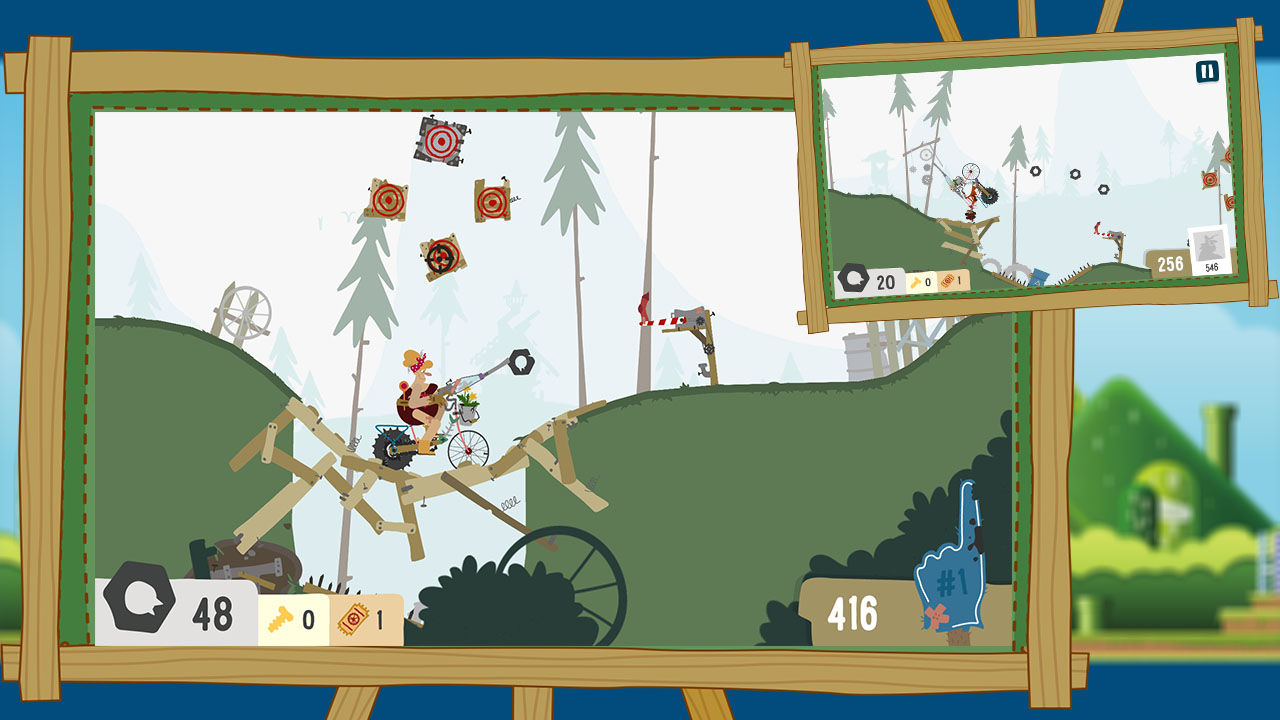Screen dimensions: 1280x720
Task: Pause the game with the pause button
Action: (x=1207, y=72)
